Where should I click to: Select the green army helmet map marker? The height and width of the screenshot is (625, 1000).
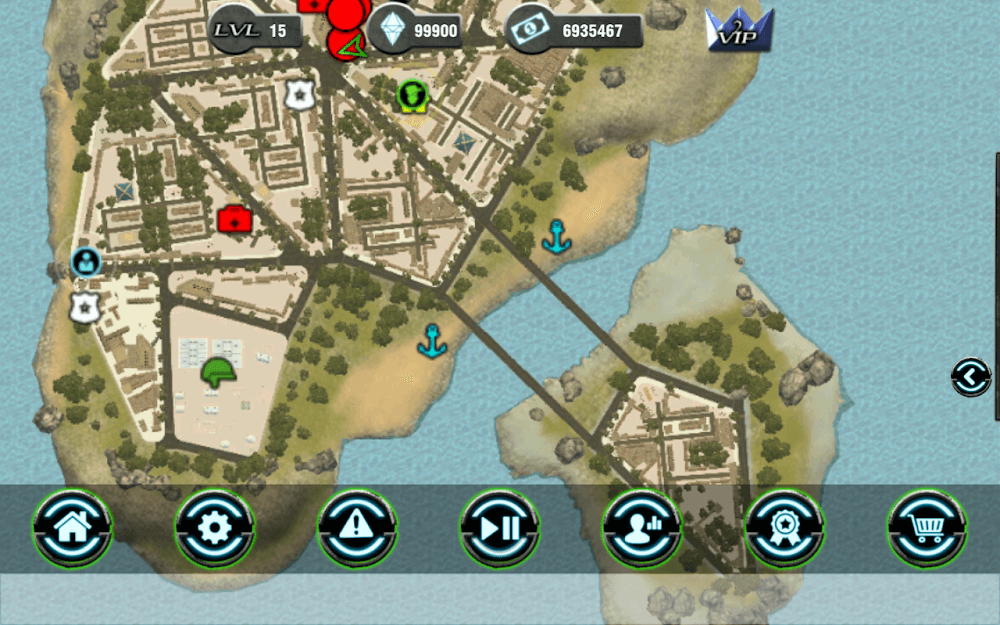(217, 373)
